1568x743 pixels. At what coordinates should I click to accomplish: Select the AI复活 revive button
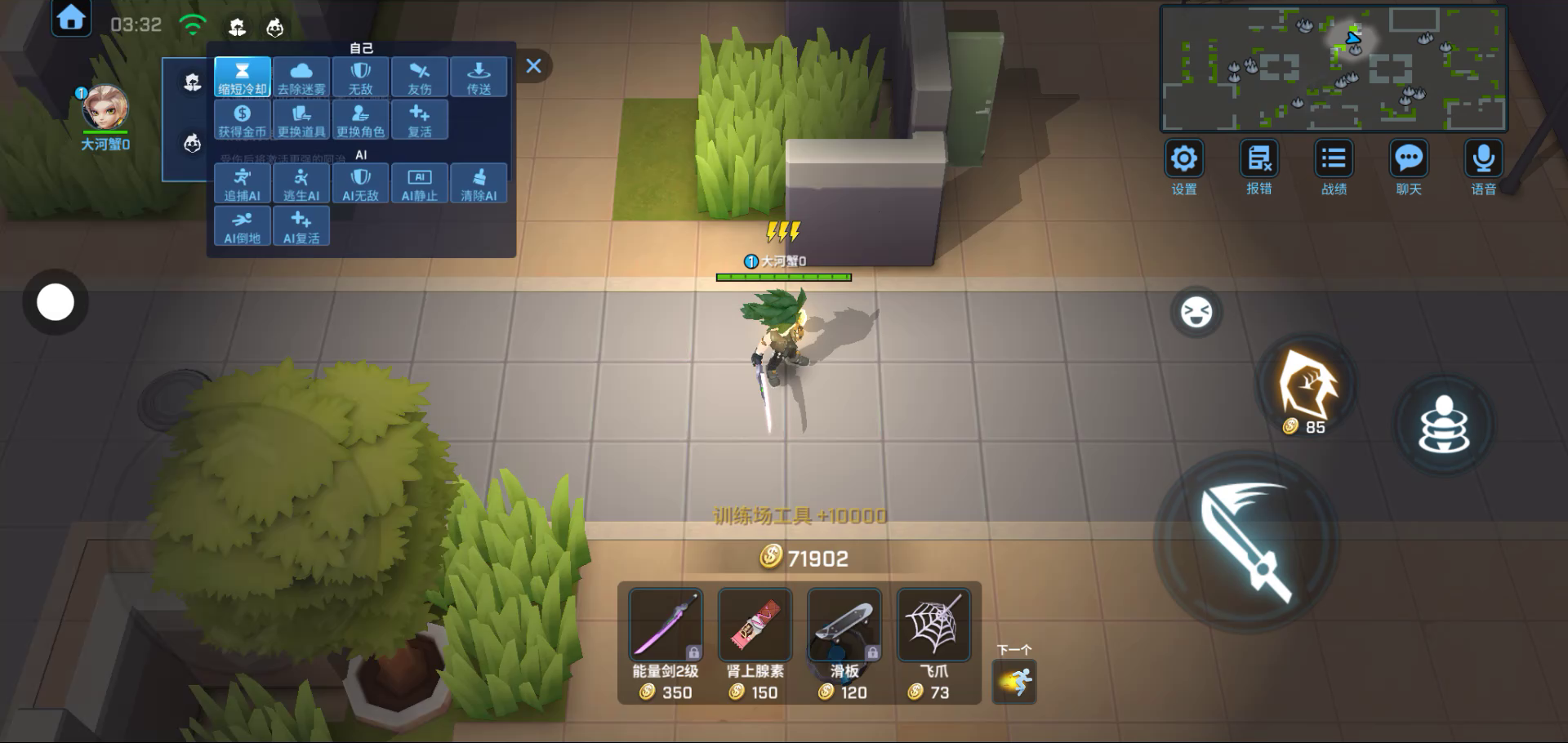point(301,226)
